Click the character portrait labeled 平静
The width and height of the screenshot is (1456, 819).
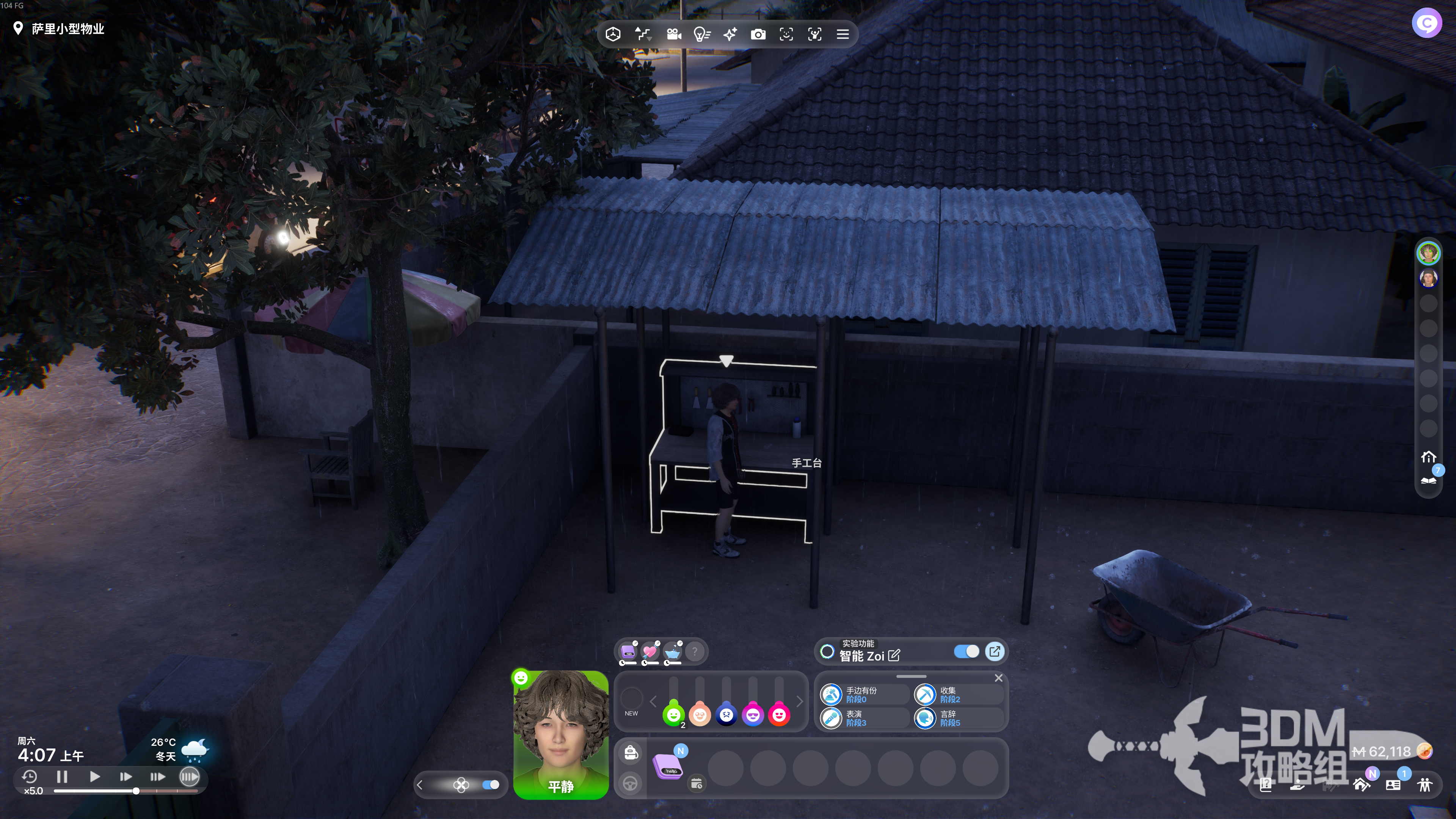tap(560, 734)
